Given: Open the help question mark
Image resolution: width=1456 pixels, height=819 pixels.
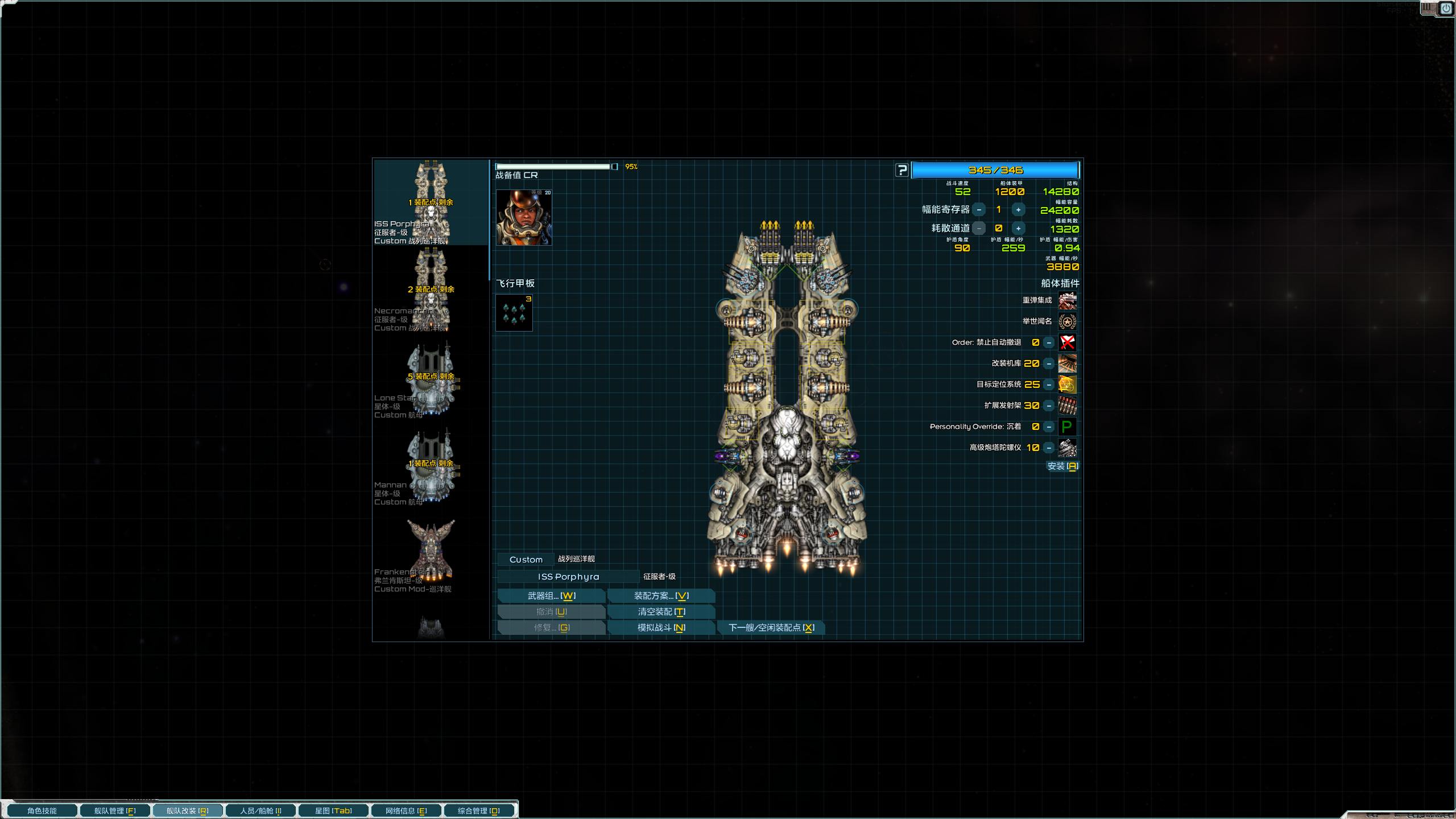Looking at the screenshot, I should (901, 170).
